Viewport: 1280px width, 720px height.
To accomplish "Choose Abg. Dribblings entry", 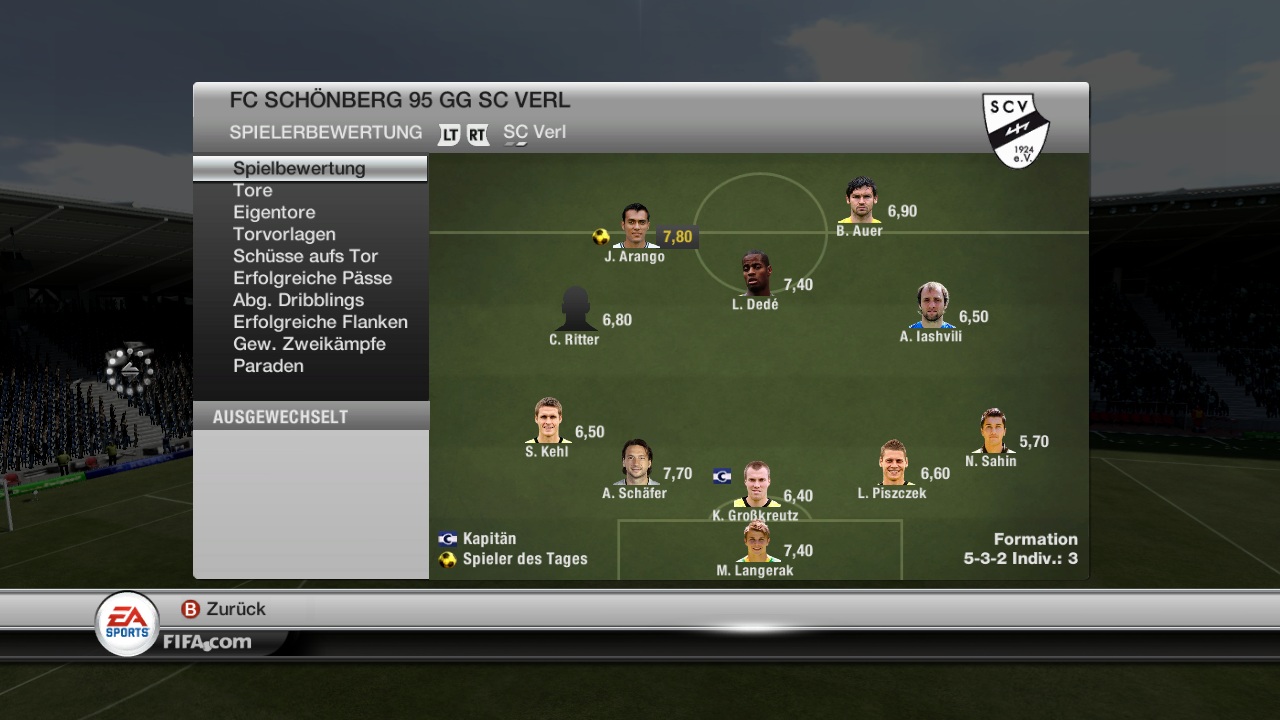I will 298,300.
